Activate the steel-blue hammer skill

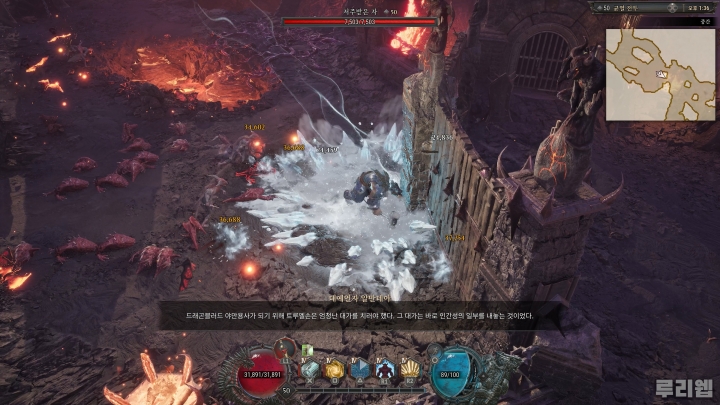(x=311, y=370)
